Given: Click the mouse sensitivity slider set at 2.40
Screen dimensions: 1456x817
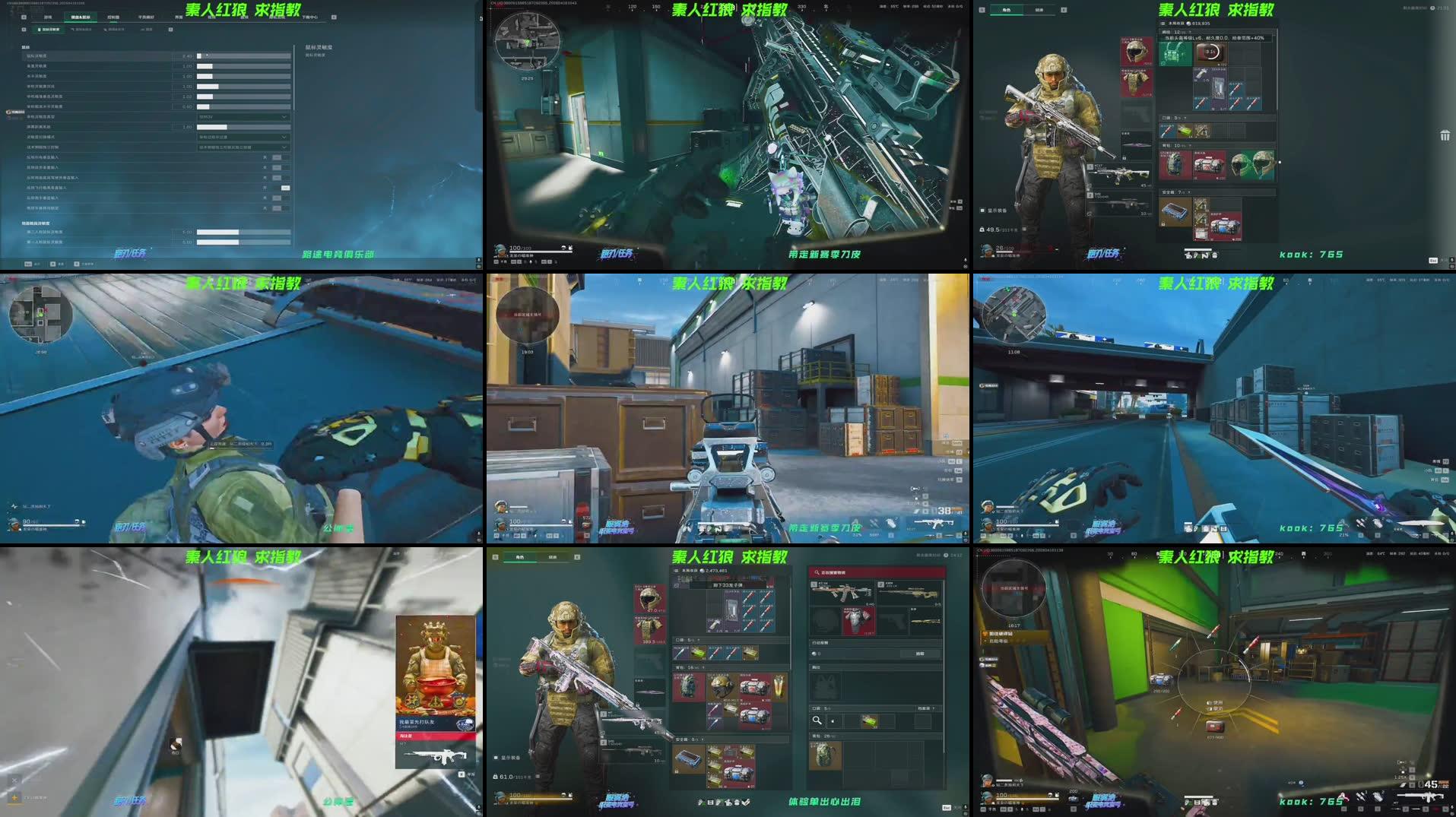Looking at the screenshot, I should click(204, 56).
